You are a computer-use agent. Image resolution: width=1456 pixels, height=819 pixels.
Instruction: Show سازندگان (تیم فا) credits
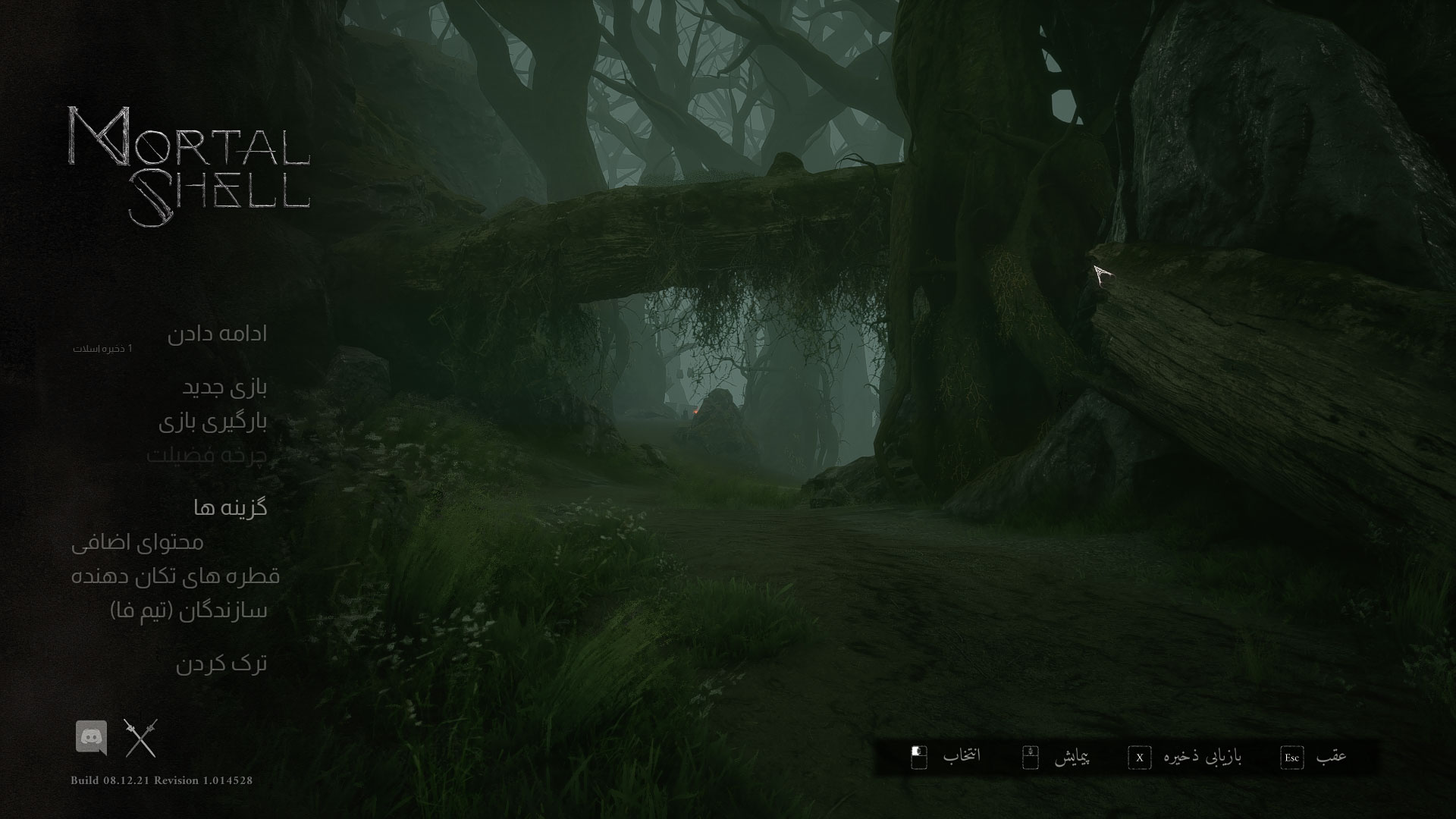(x=189, y=610)
